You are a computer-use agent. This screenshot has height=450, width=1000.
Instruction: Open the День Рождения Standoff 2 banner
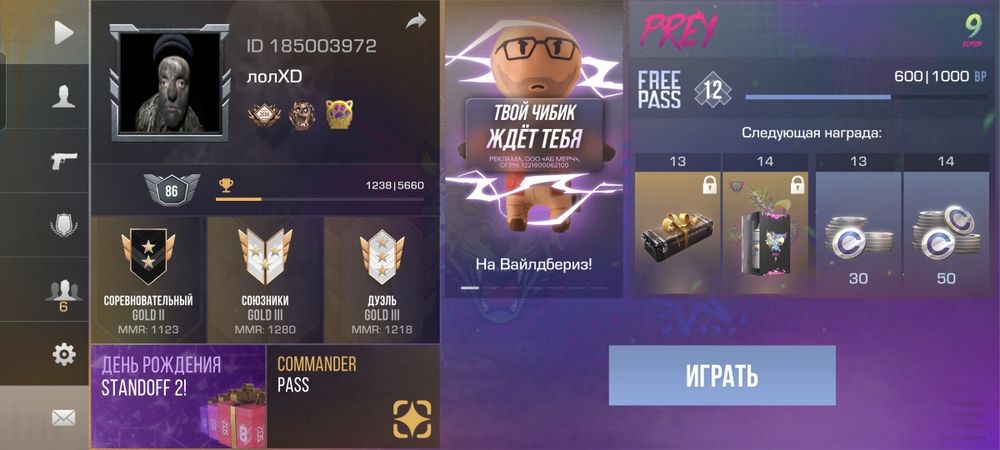[x=178, y=396]
